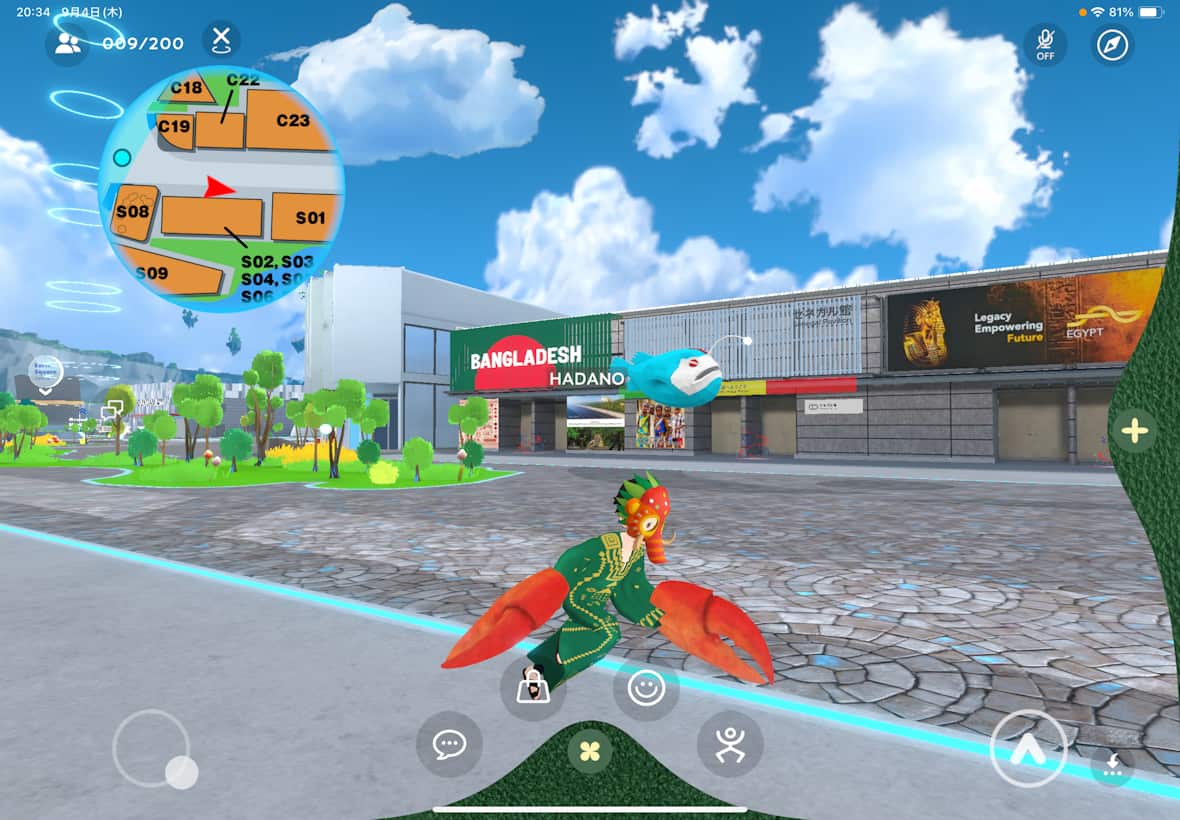Open the circular minimap

[222, 188]
